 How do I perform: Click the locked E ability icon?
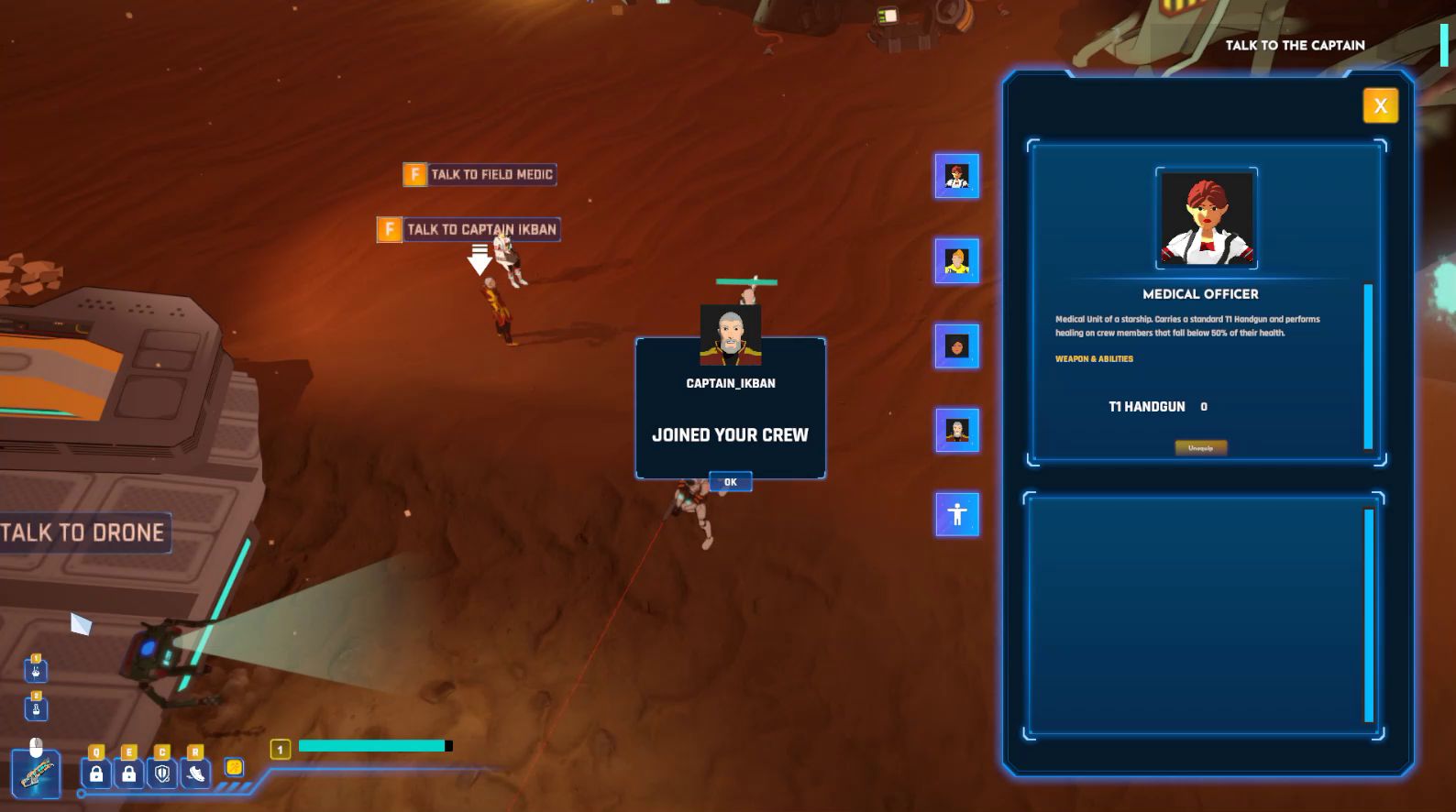pyautogui.click(x=127, y=774)
